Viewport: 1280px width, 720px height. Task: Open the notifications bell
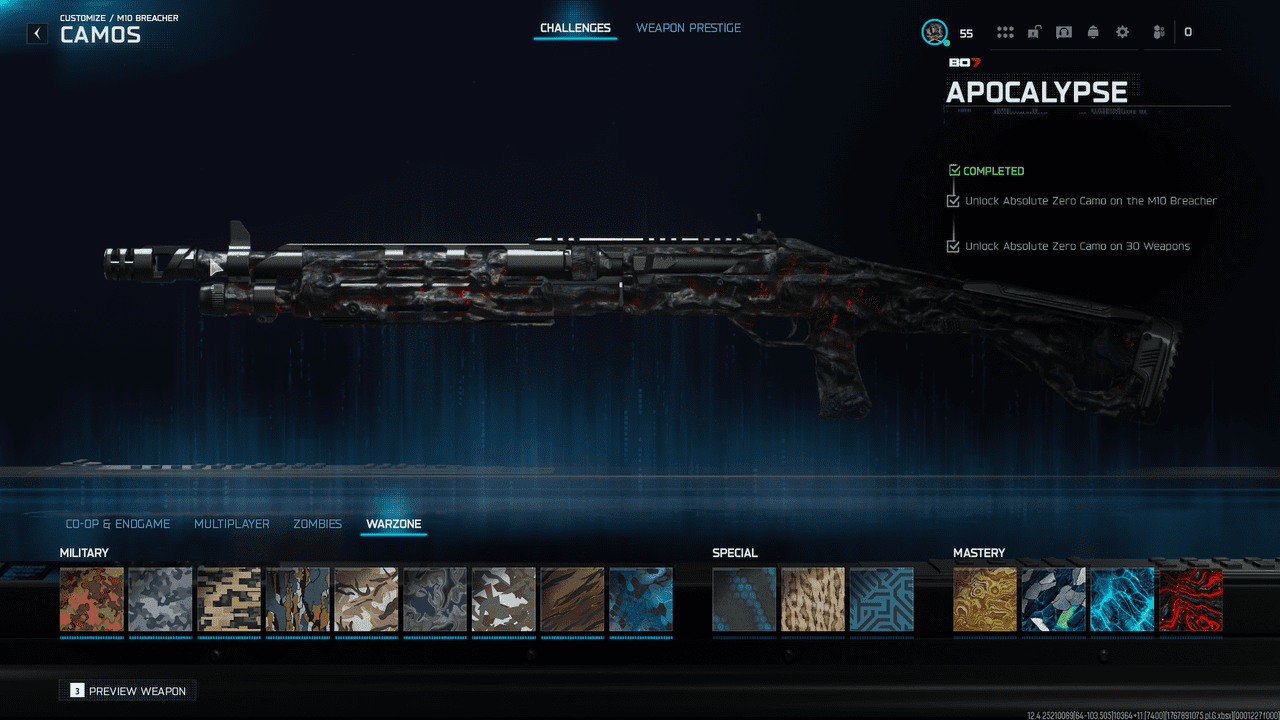click(1093, 32)
